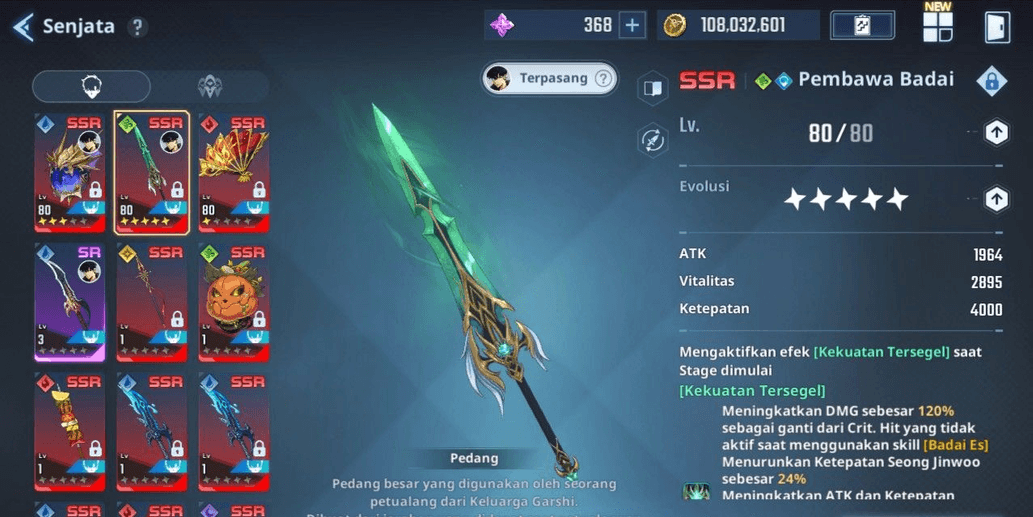Select the red fan weapon card
The width and height of the screenshot is (1033, 517).
pyautogui.click(x=233, y=172)
